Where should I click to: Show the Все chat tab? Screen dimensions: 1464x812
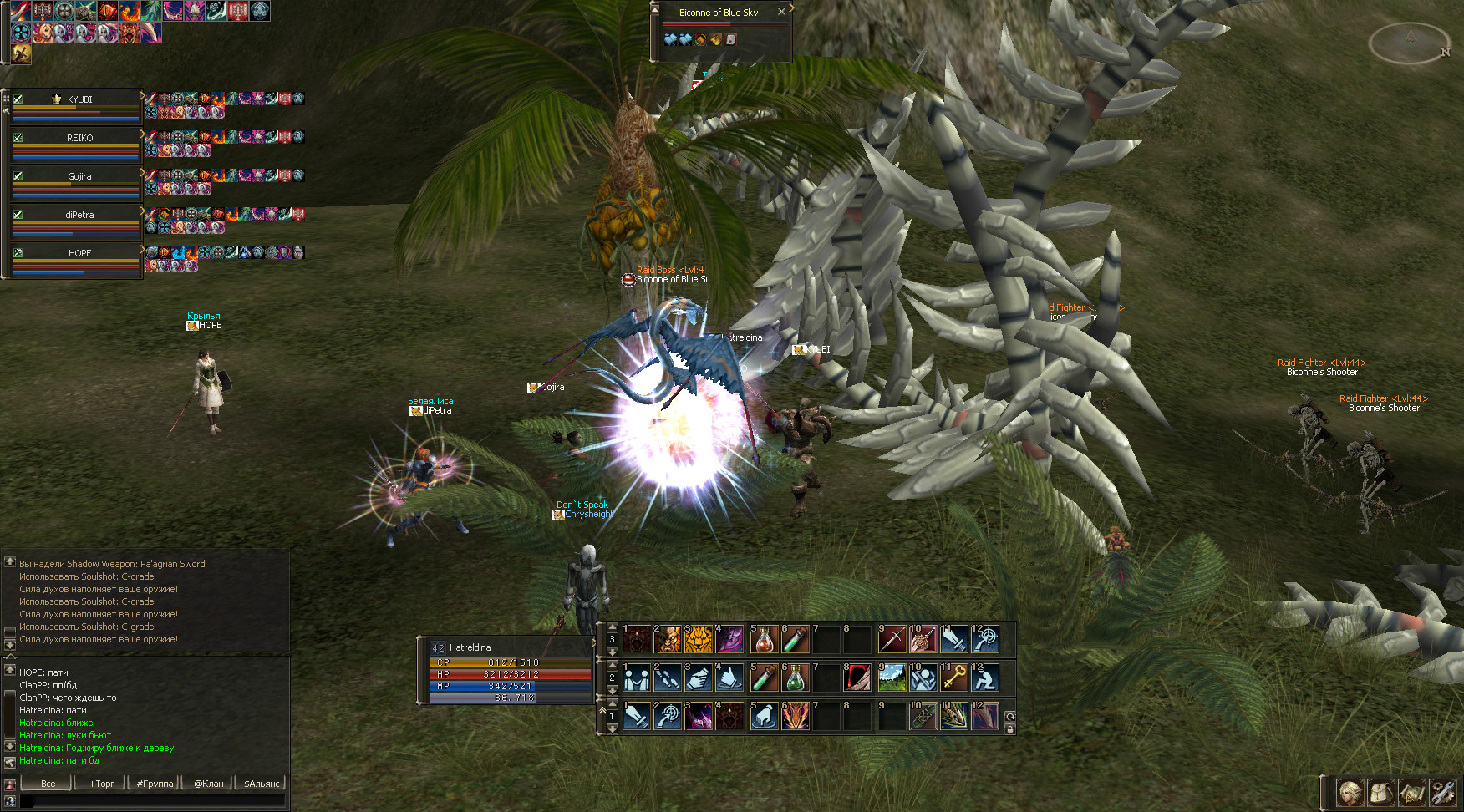(x=48, y=784)
